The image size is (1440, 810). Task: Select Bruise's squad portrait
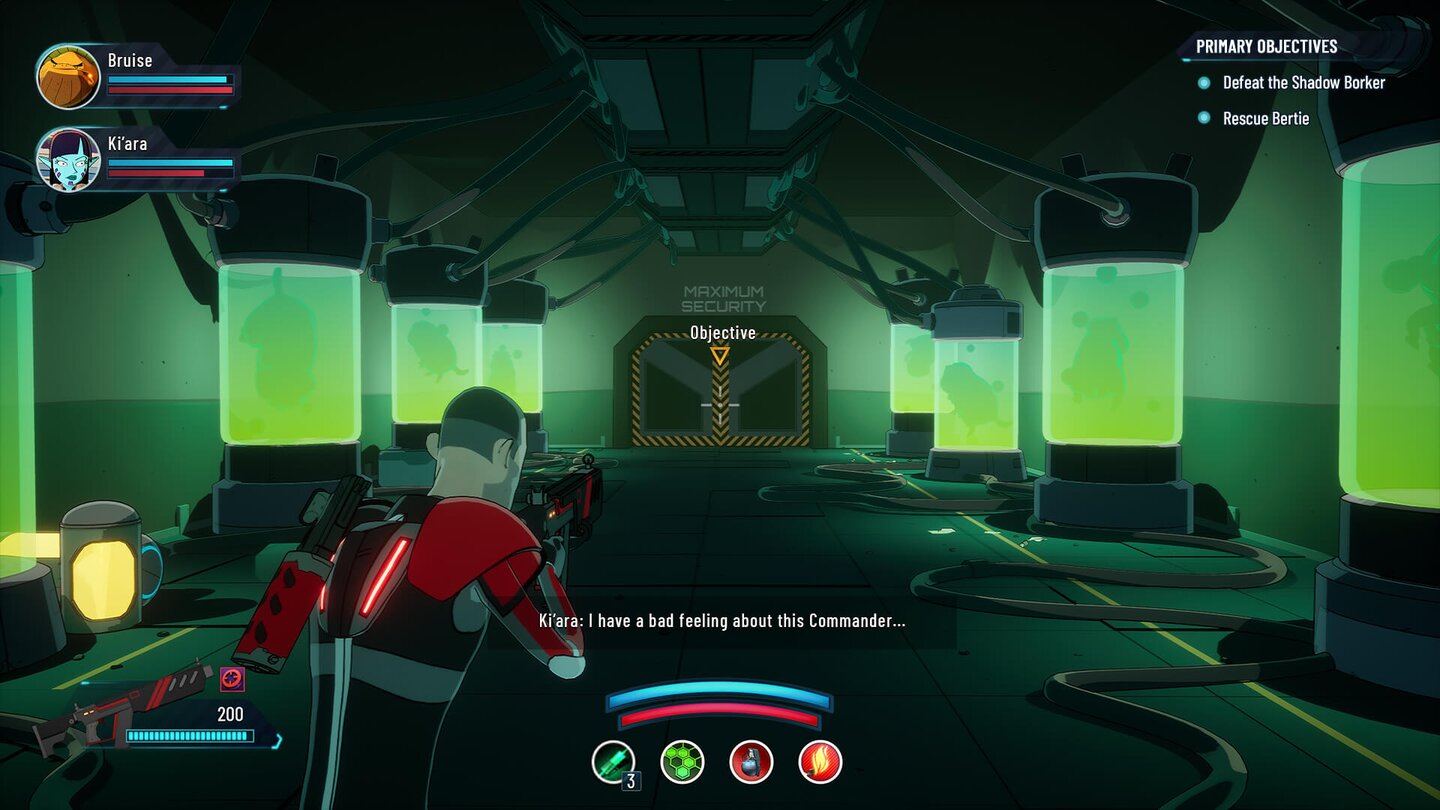(68, 77)
